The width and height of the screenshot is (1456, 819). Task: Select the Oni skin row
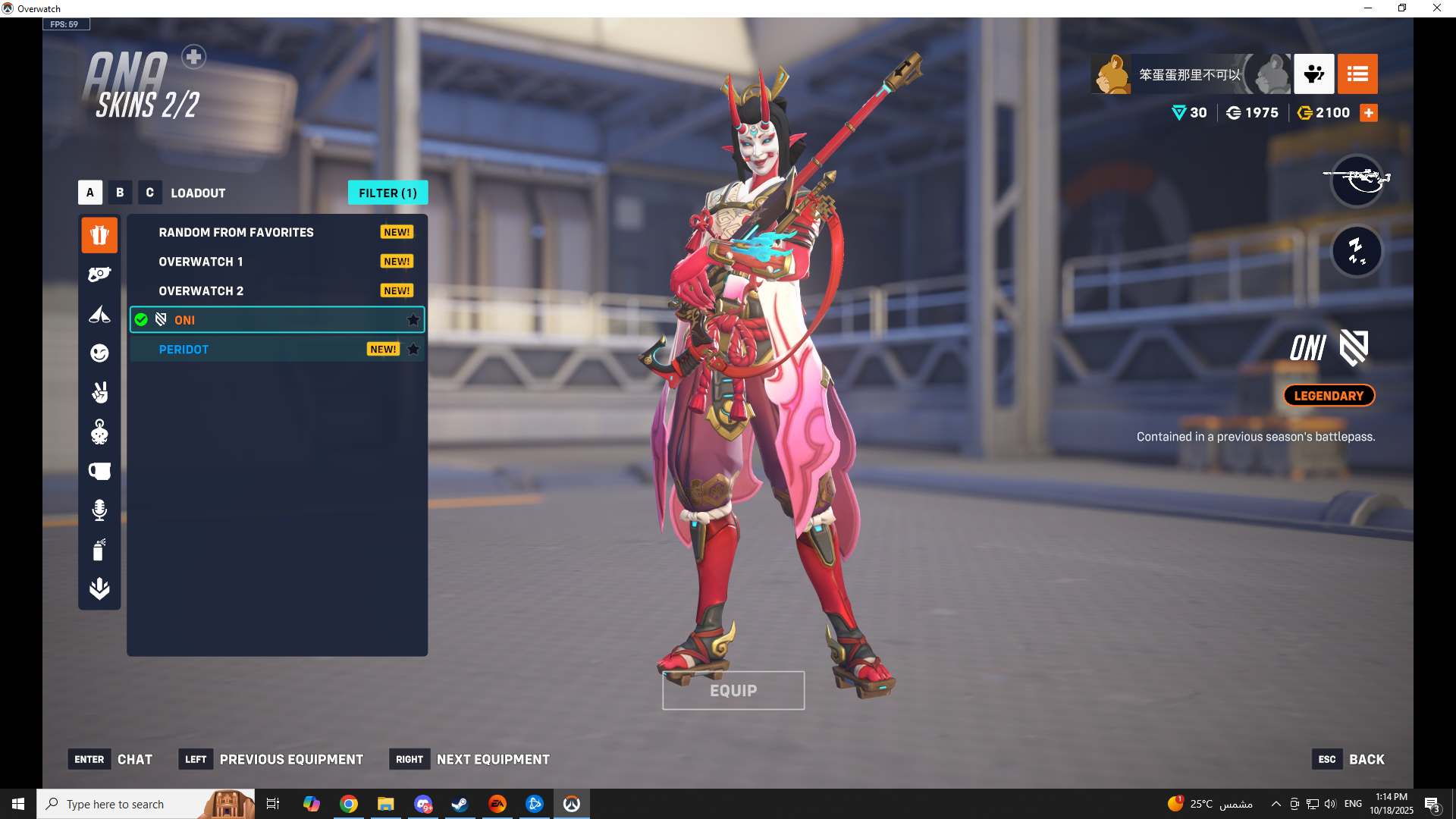277,320
